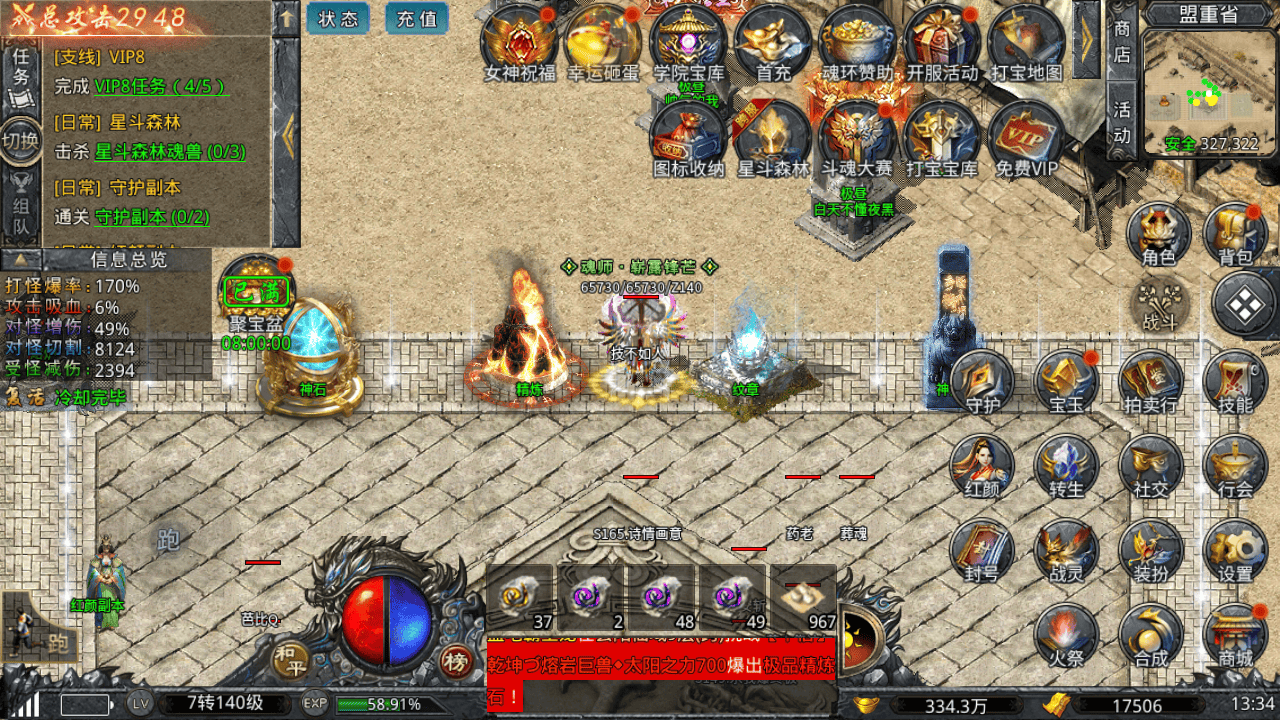Open the 商店 shop tab
This screenshot has height=720, width=1280.
(1122, 42)
